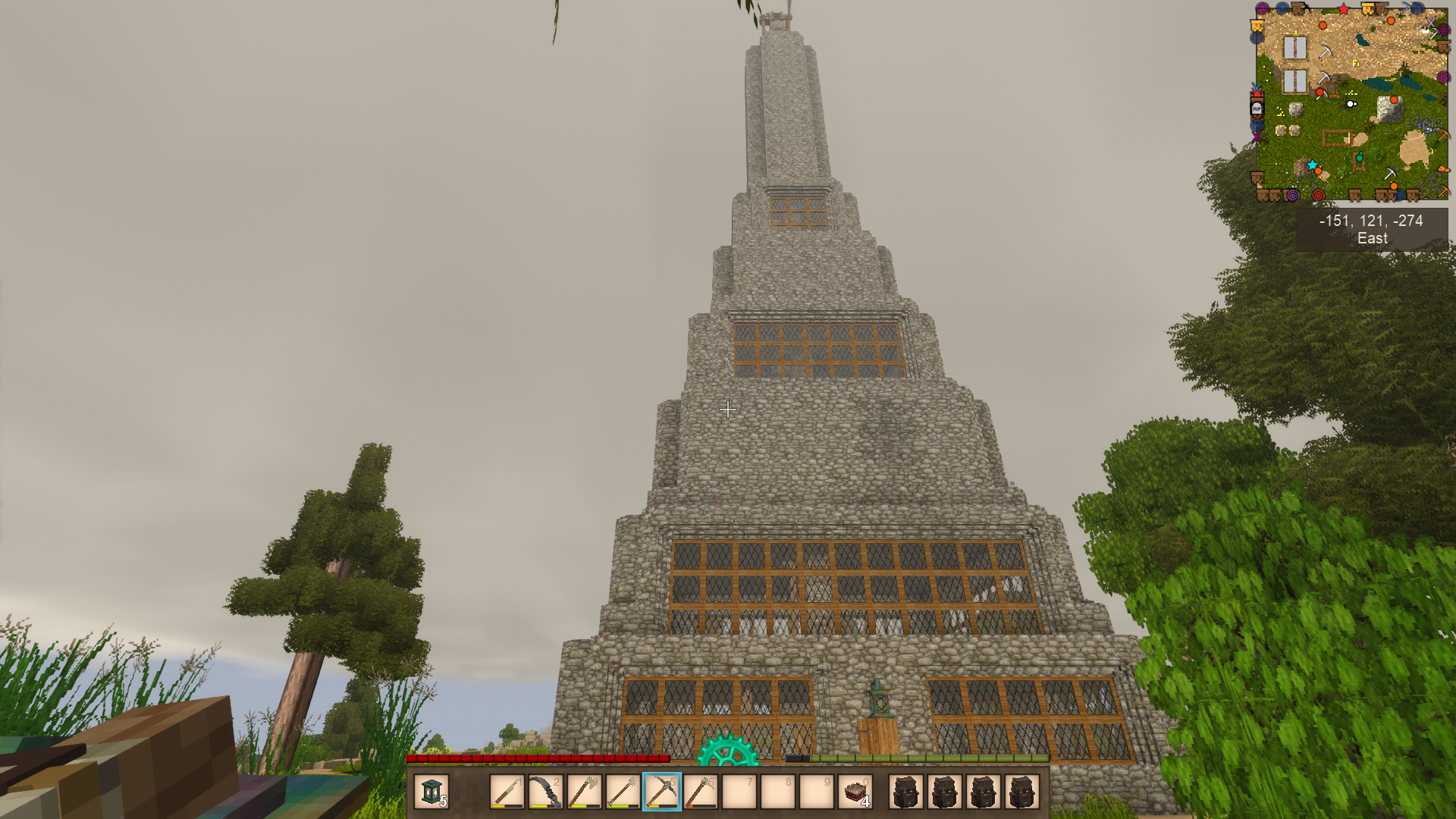Equip the axe in hotbar slot 3
The image size is (1456, 819).
coord(584,792)
